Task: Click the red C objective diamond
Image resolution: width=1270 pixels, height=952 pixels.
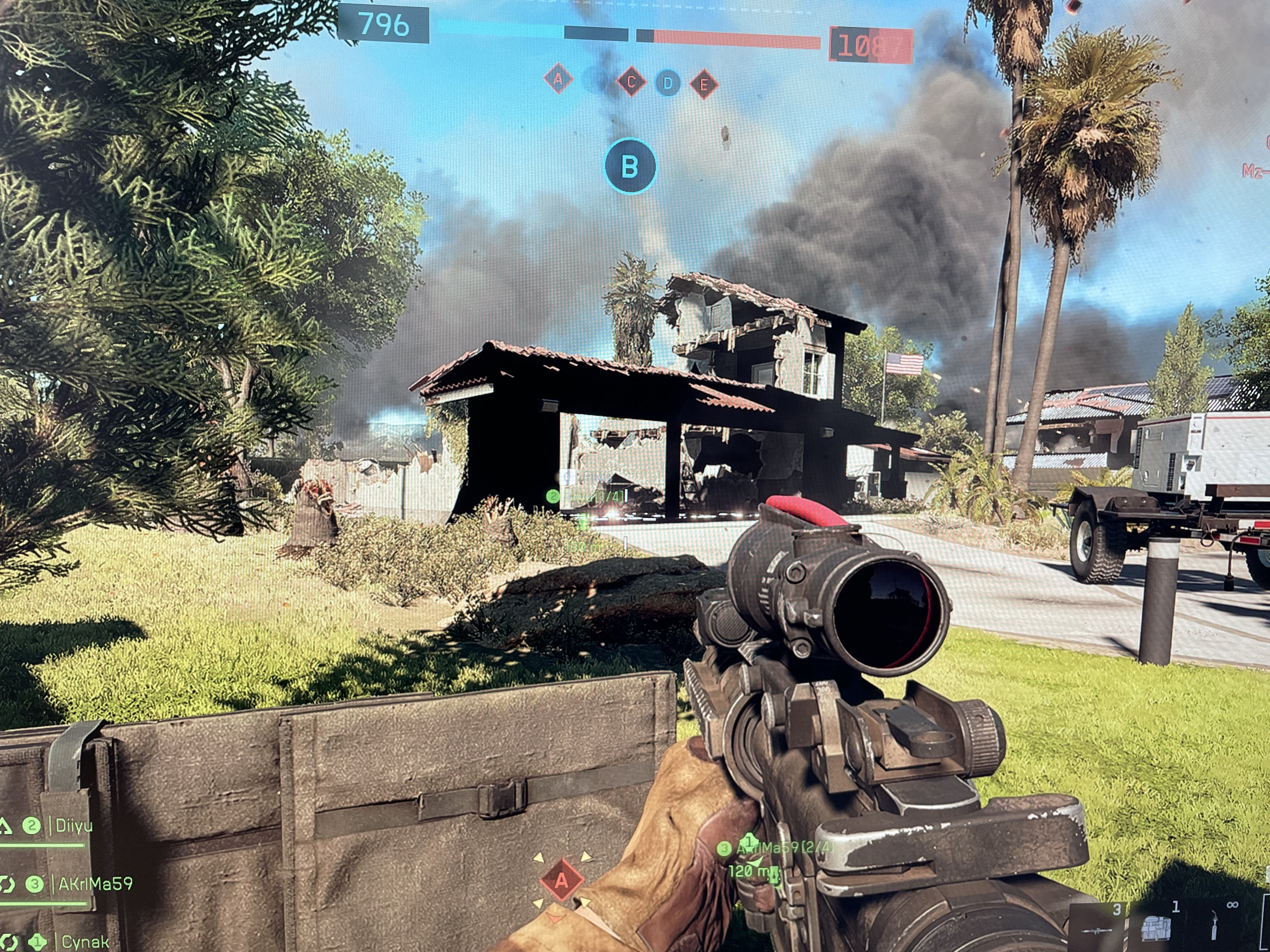Action: [631, 82]
